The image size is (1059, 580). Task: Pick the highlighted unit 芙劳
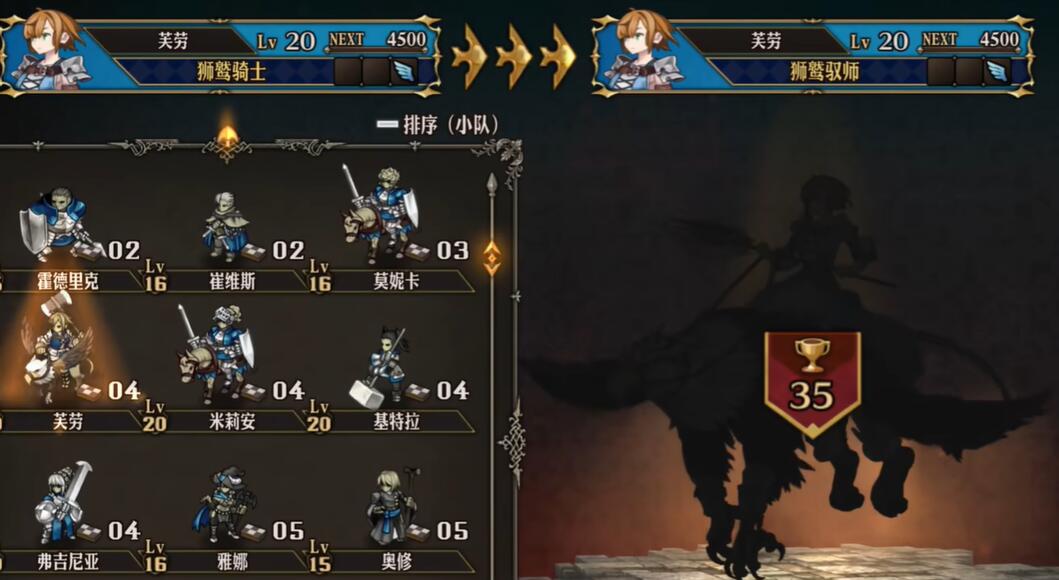point(62,362)
